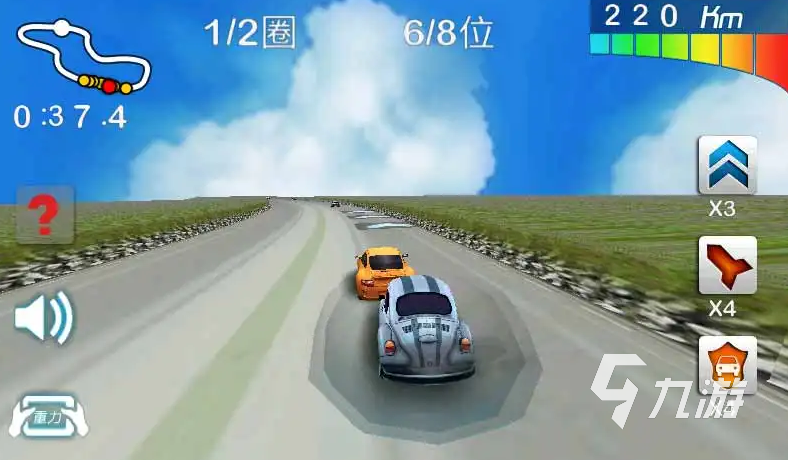This screenshot has width=788, height=460.
Task: Toggle the gravity steering control button
Action: [x=47, y=418]
